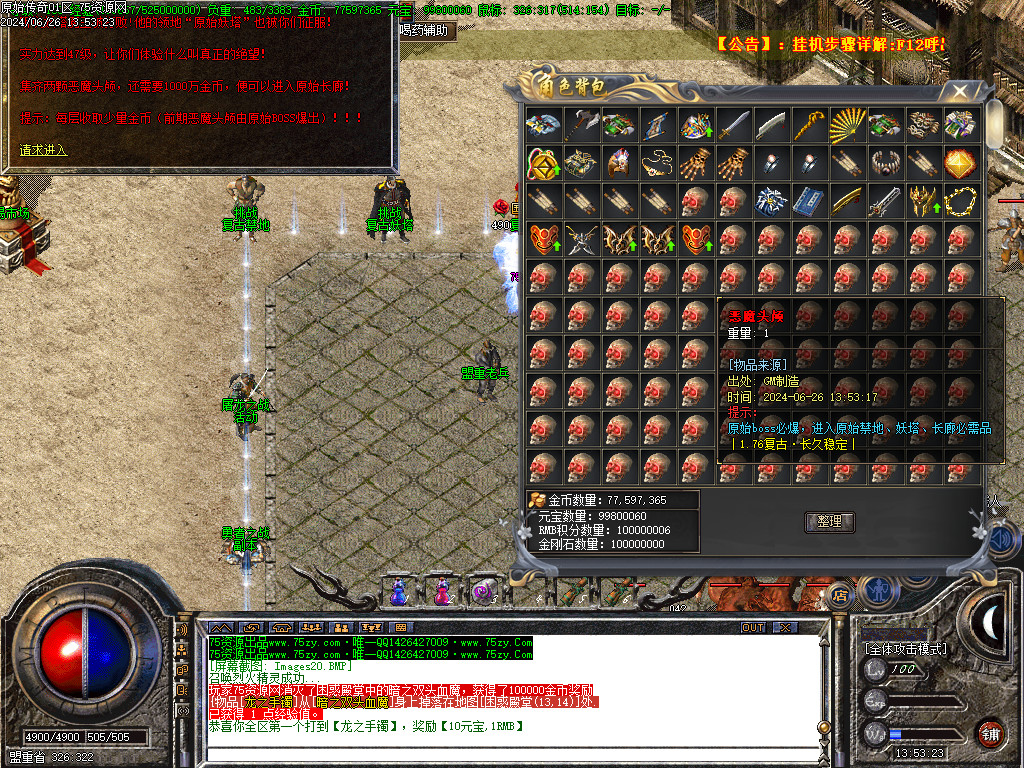Select the gold chain necklace slot
The width and height of the screenshot is (1024, 768).
coord(960,201)
